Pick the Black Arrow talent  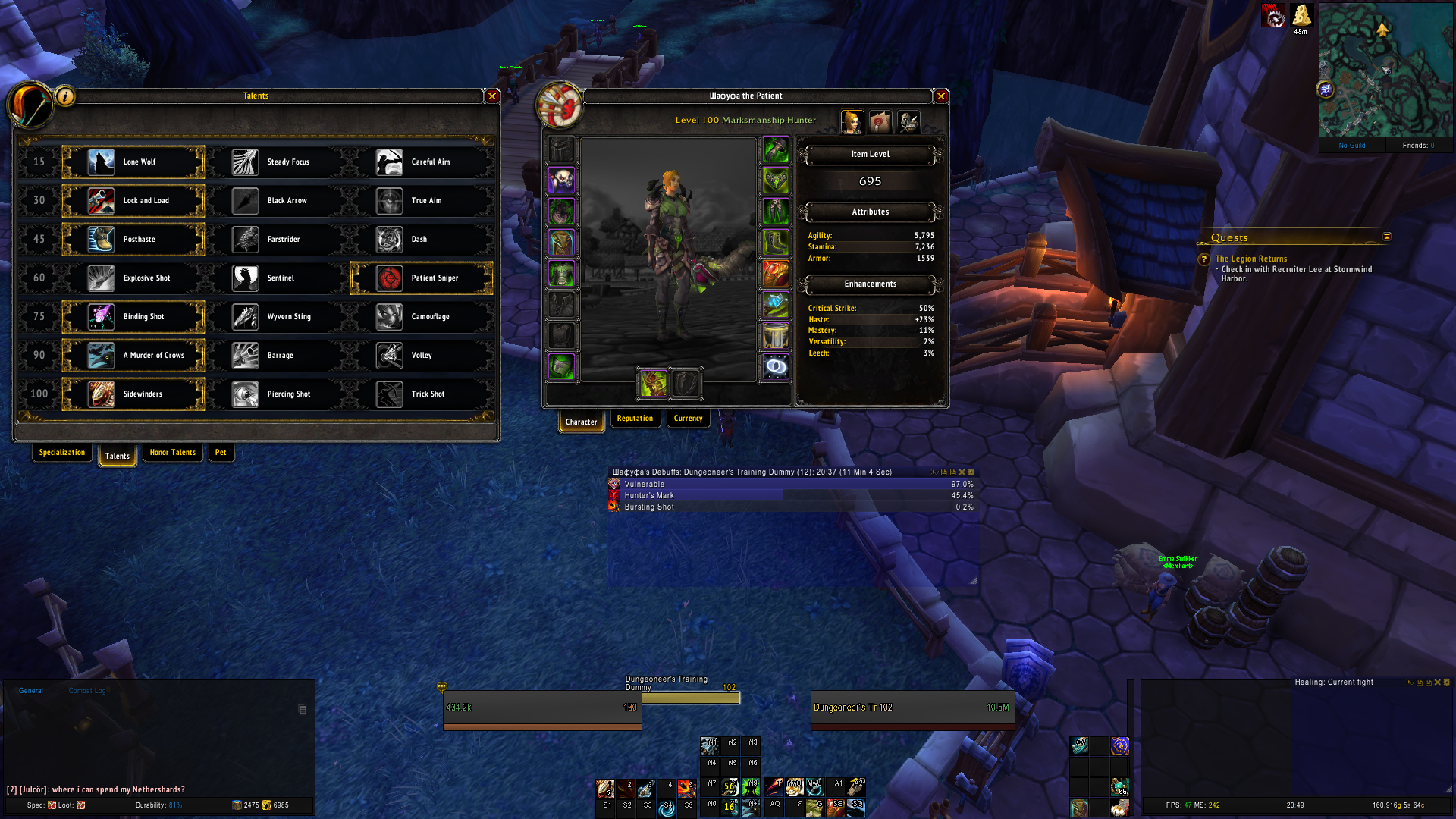[278, 201]
